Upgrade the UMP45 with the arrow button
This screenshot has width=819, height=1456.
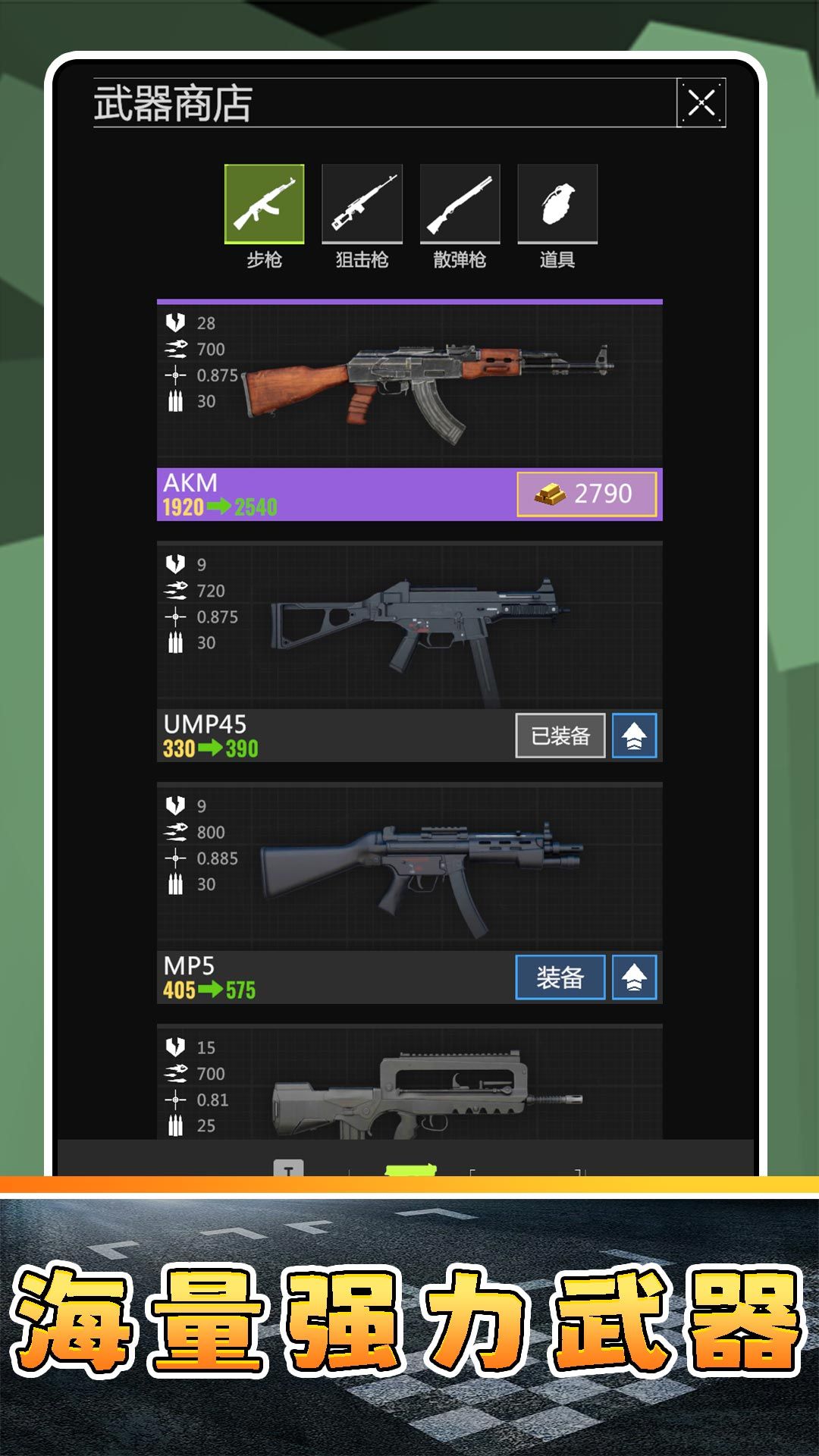click(634, 736)
